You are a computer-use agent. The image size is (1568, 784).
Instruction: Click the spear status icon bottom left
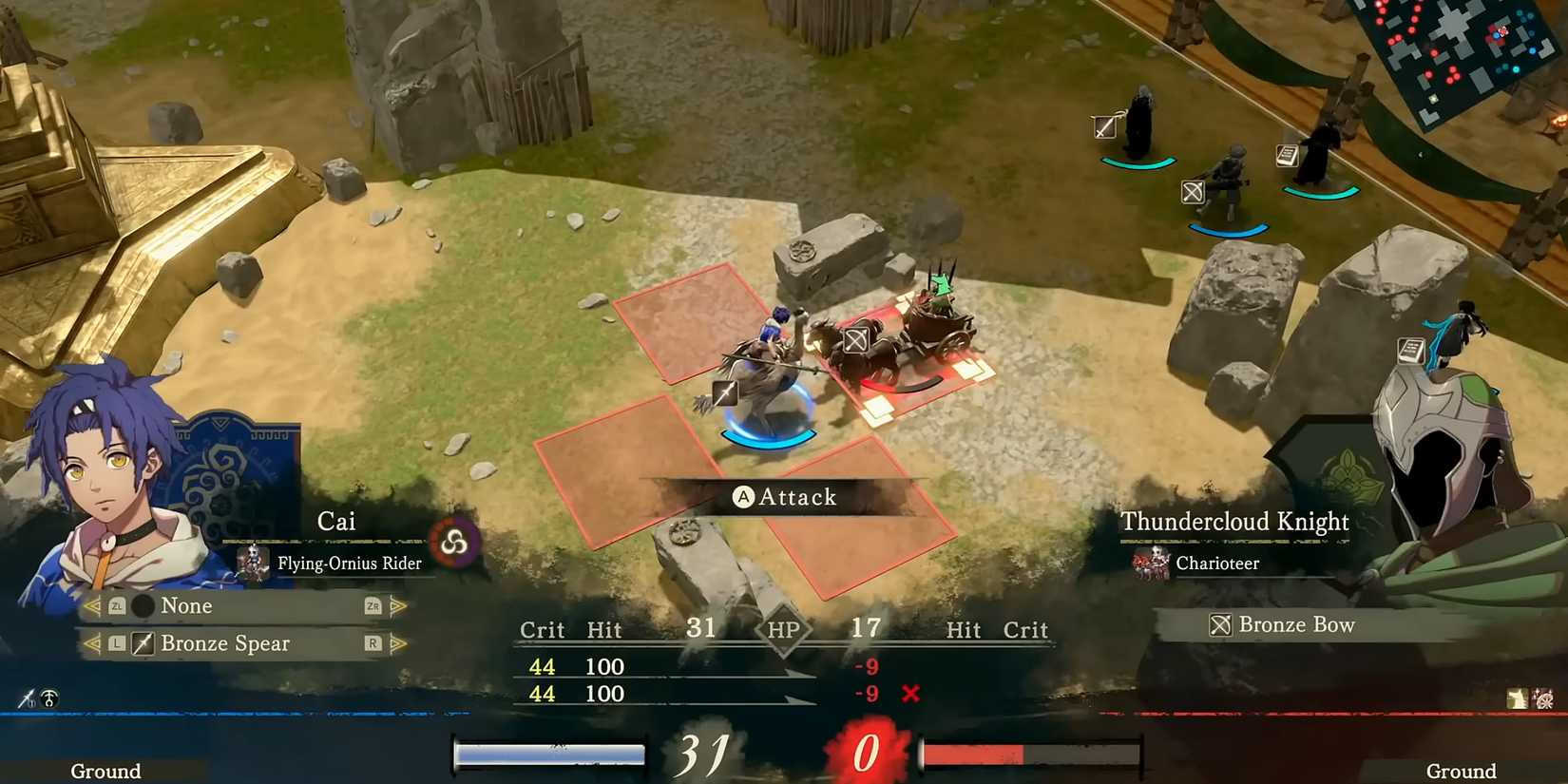[x=27, y=698]
